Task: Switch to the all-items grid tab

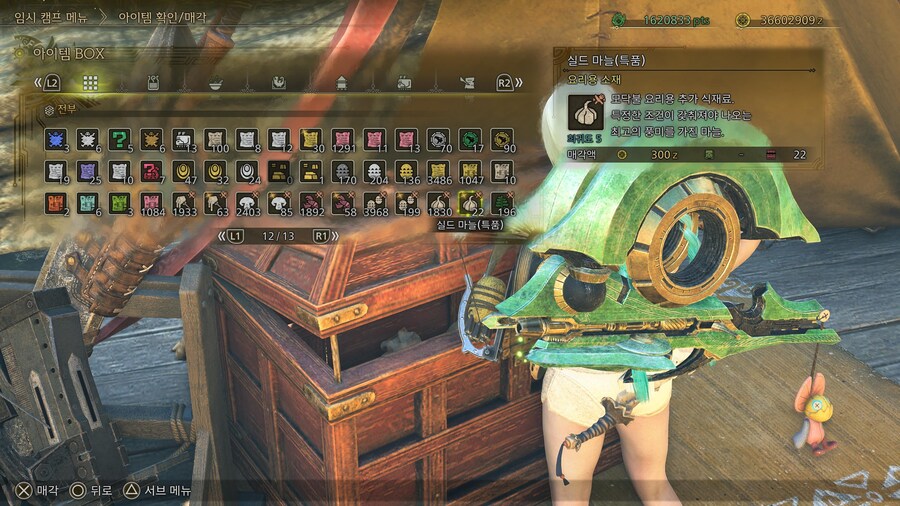Action: (x=90, y=83)
